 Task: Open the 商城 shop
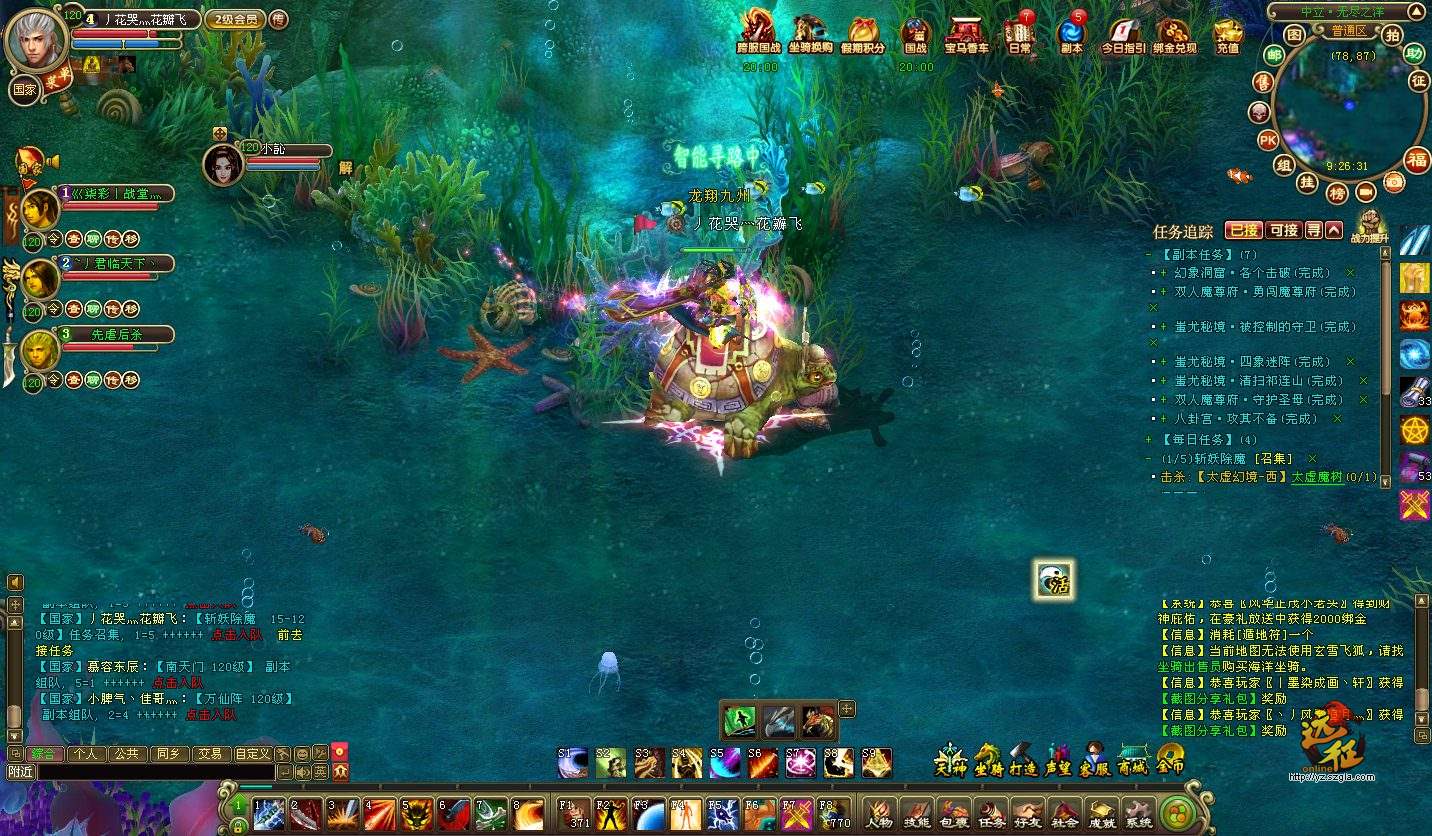point(1132,762)
